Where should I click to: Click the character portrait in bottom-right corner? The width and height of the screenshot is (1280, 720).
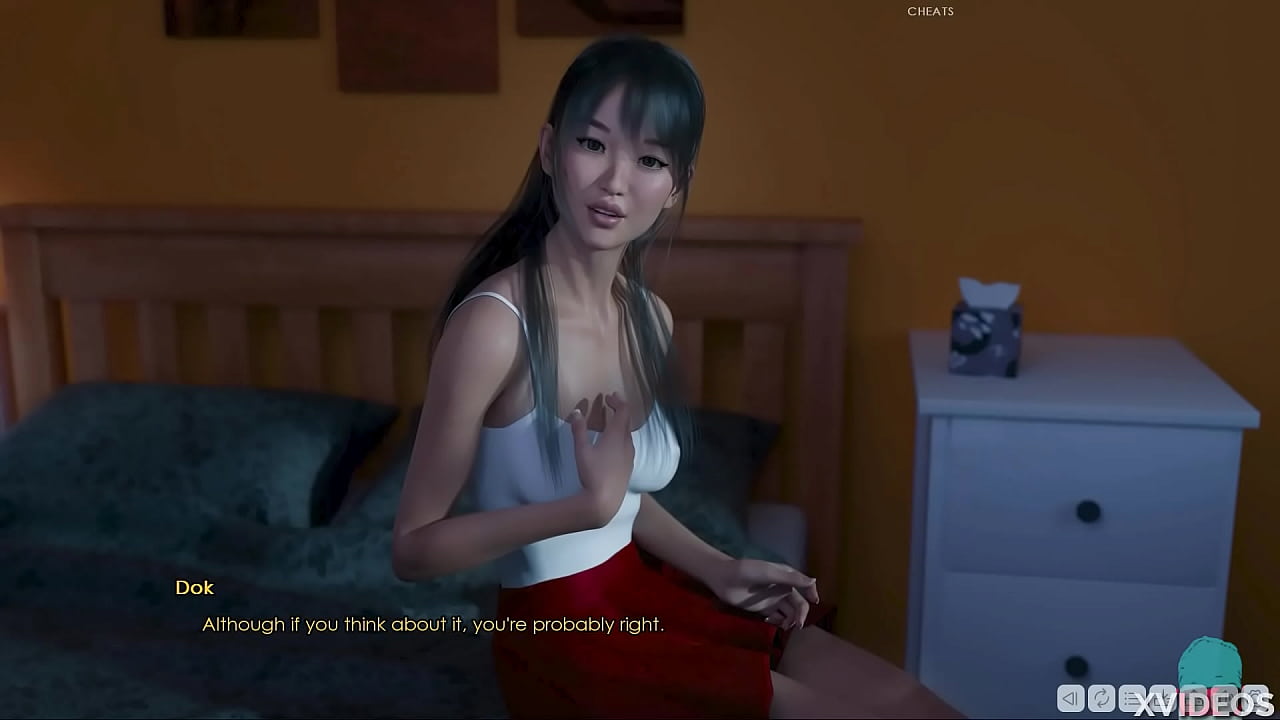pos(1210,660)
